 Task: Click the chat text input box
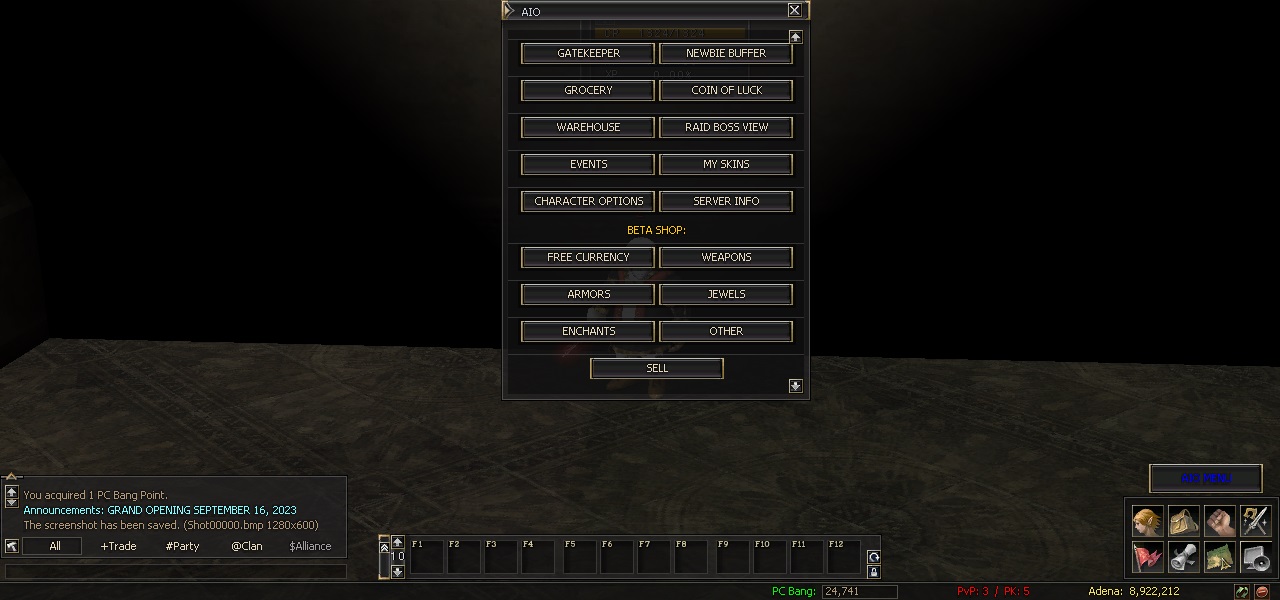click(x=176, y=571)
